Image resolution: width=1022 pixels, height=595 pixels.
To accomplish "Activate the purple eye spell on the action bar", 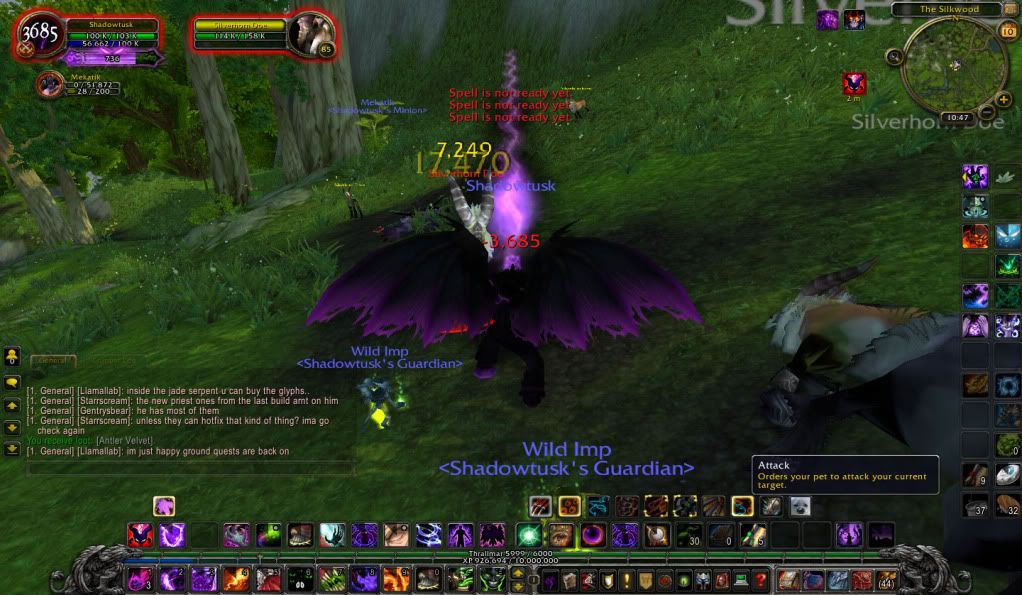I will pyautogui.click(x=592, y=535).
